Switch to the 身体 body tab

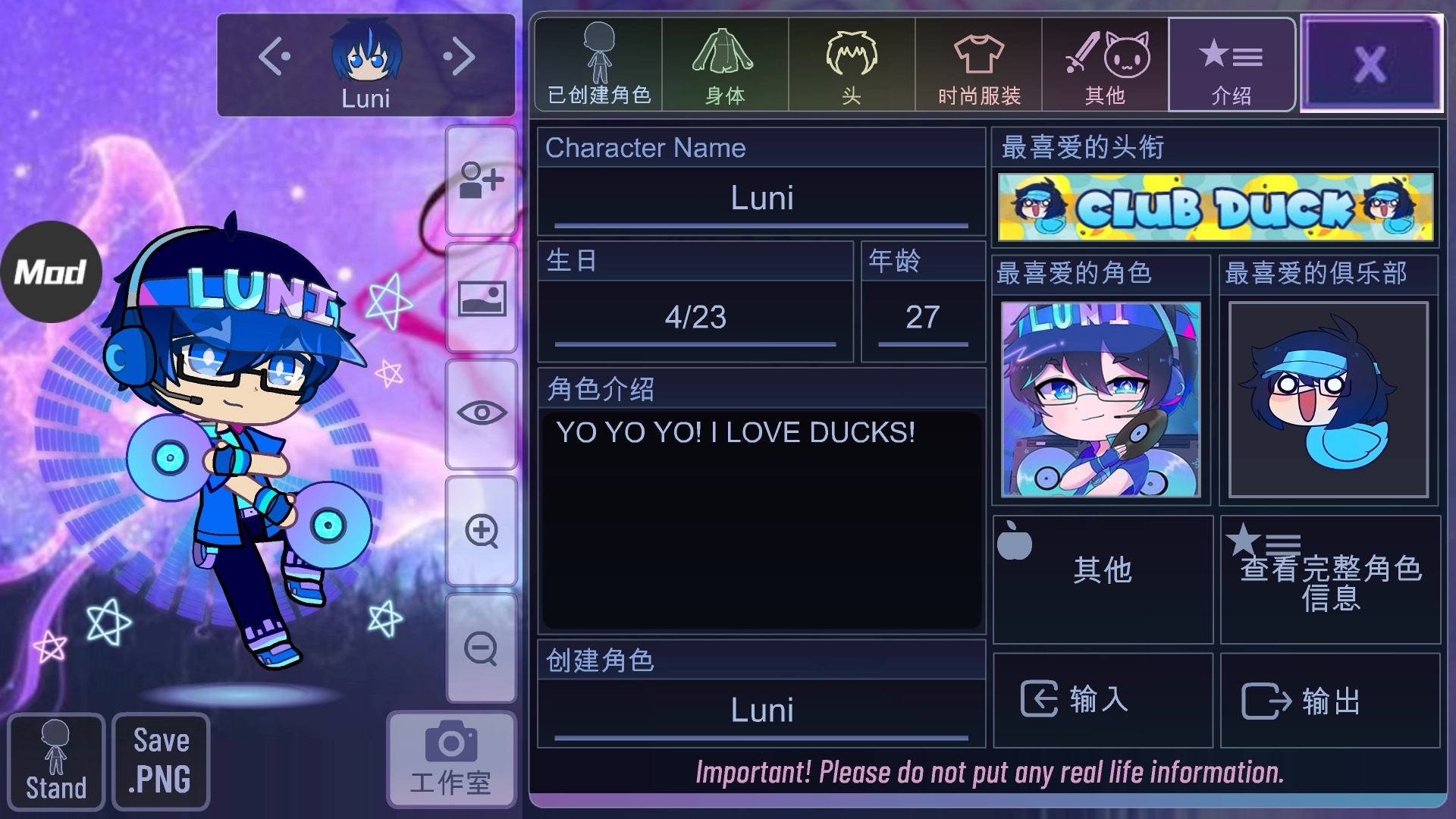pos(724,65)
